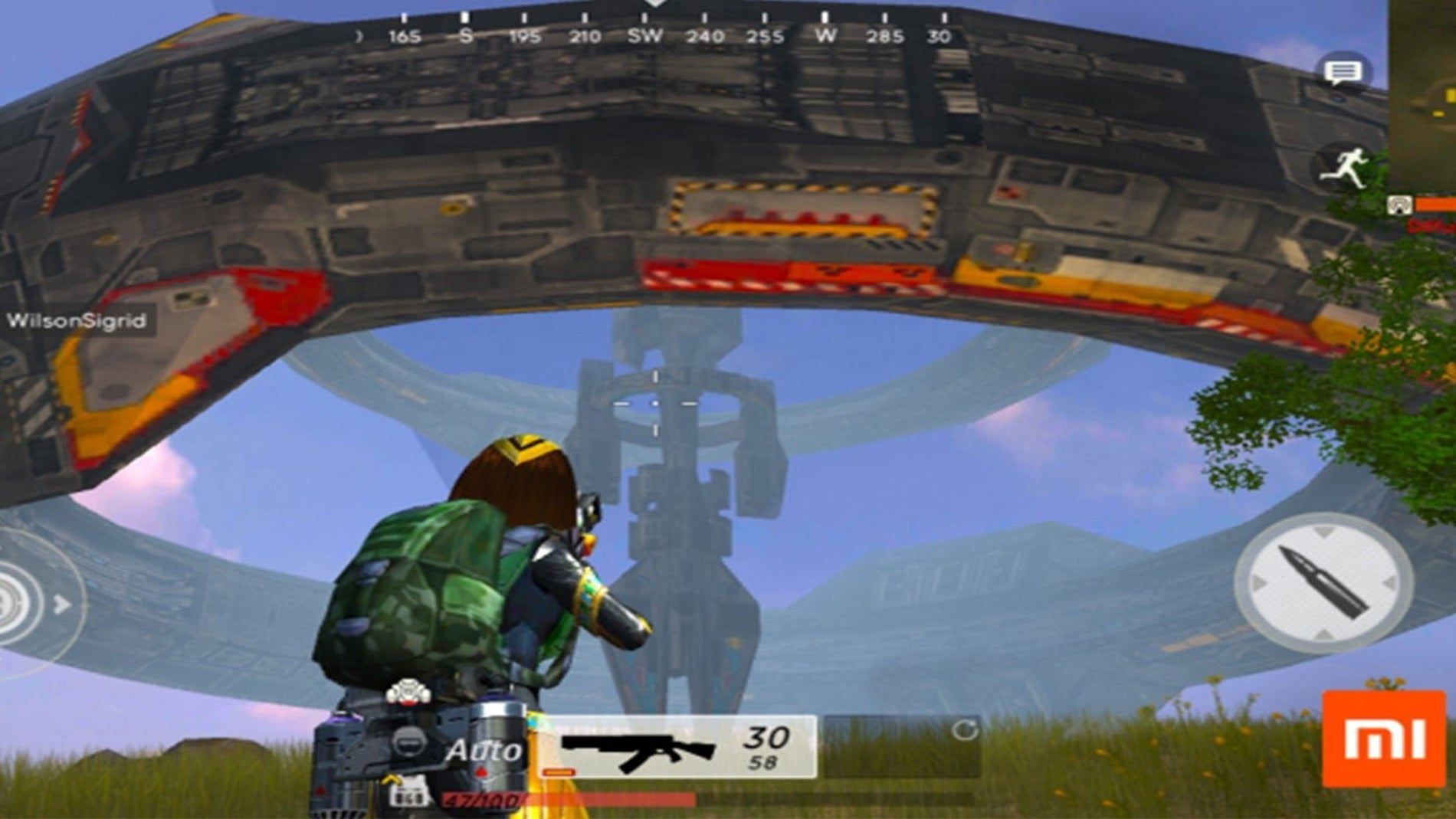
Task: Tap the bullet fire button
Action: click(x=1323, y=583)
